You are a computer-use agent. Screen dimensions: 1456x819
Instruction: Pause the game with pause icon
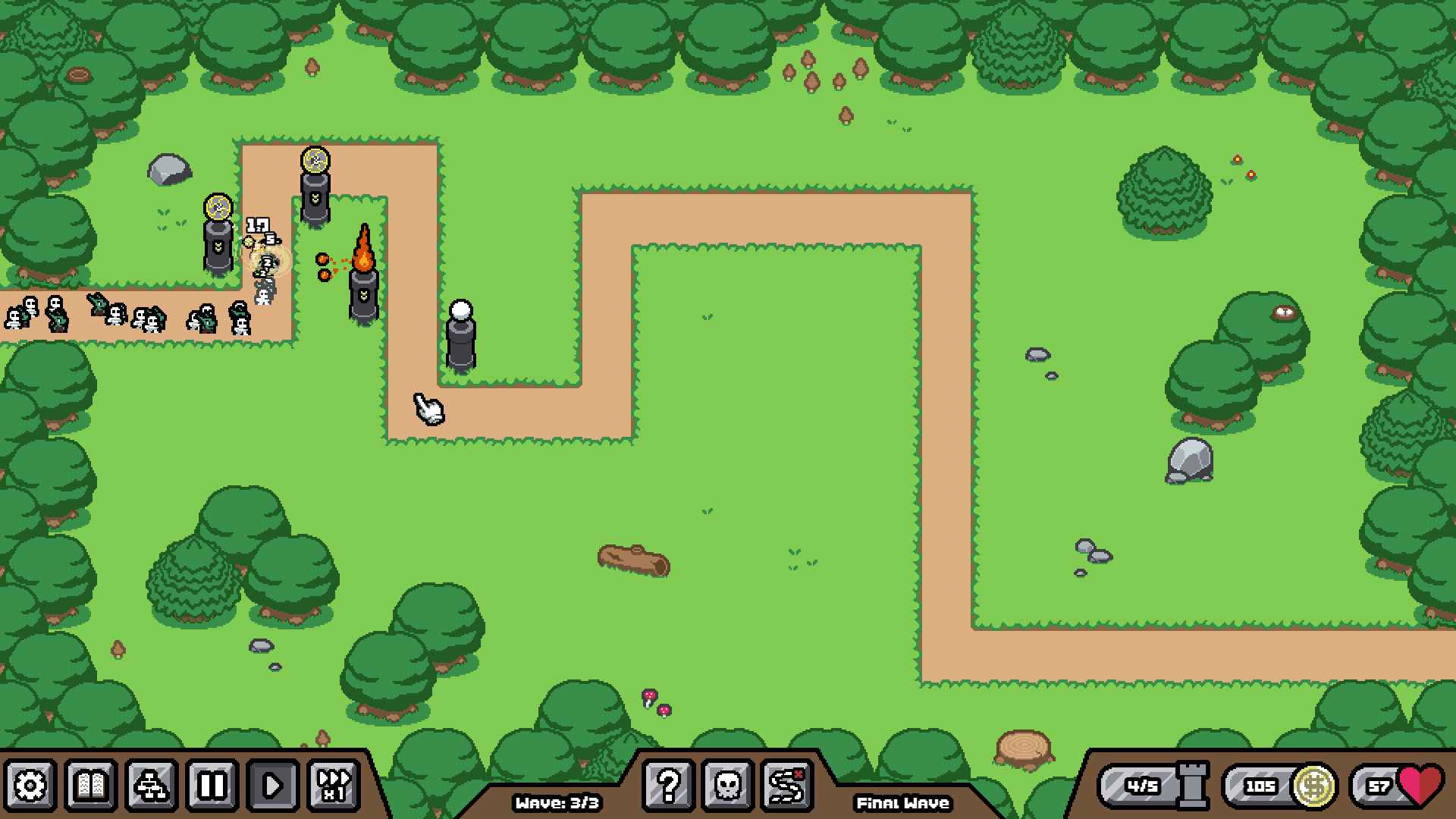pos(213,786)
